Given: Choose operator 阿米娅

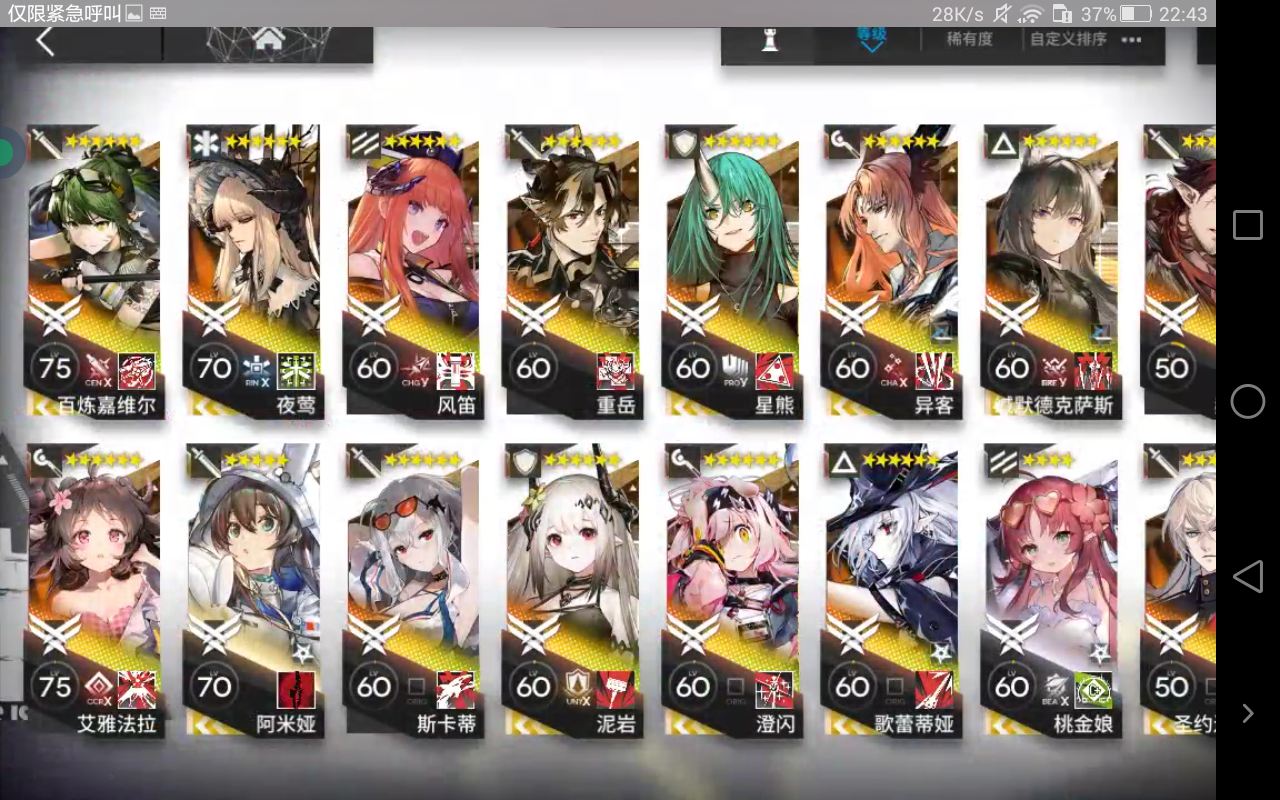Looking at the screenshot, I should (x=253, y=590).
